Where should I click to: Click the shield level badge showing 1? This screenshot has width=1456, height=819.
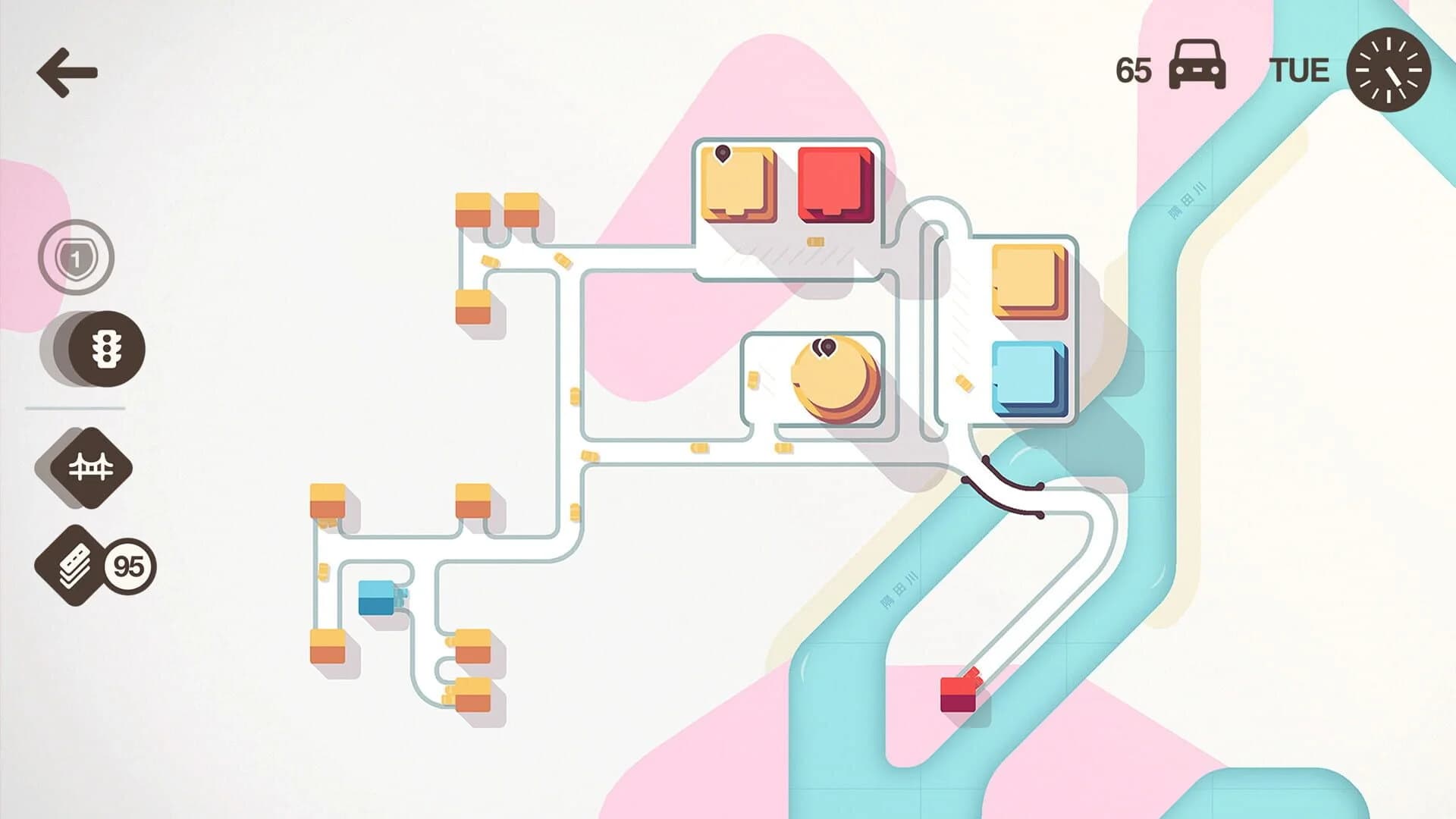78,258
